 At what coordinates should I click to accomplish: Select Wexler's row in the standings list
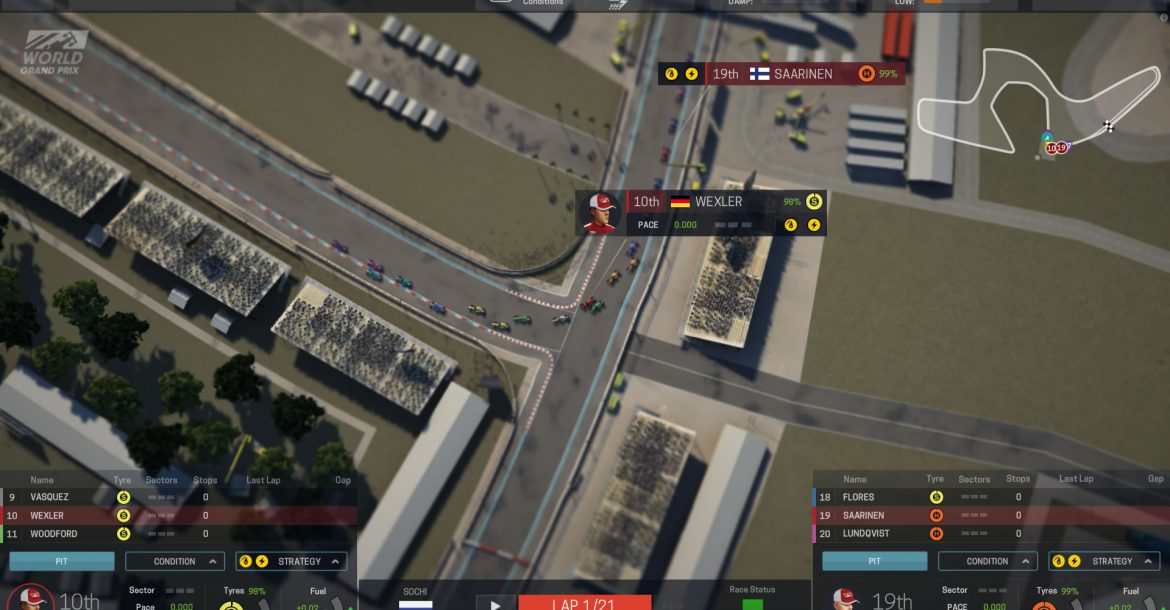[178, 516]
